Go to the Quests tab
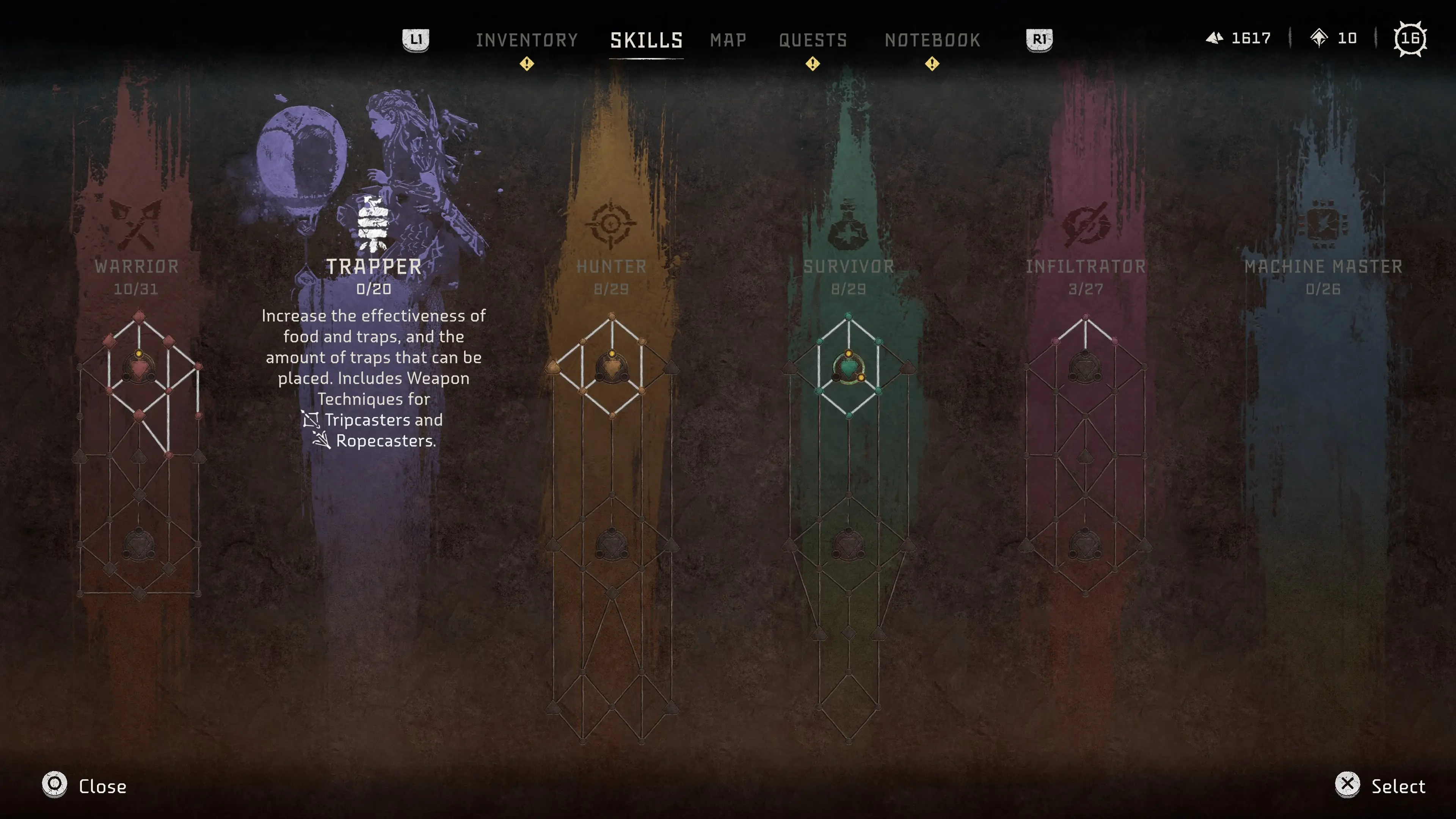The height and width of the screenshot is (819, 1456). (x=813, y=40)
